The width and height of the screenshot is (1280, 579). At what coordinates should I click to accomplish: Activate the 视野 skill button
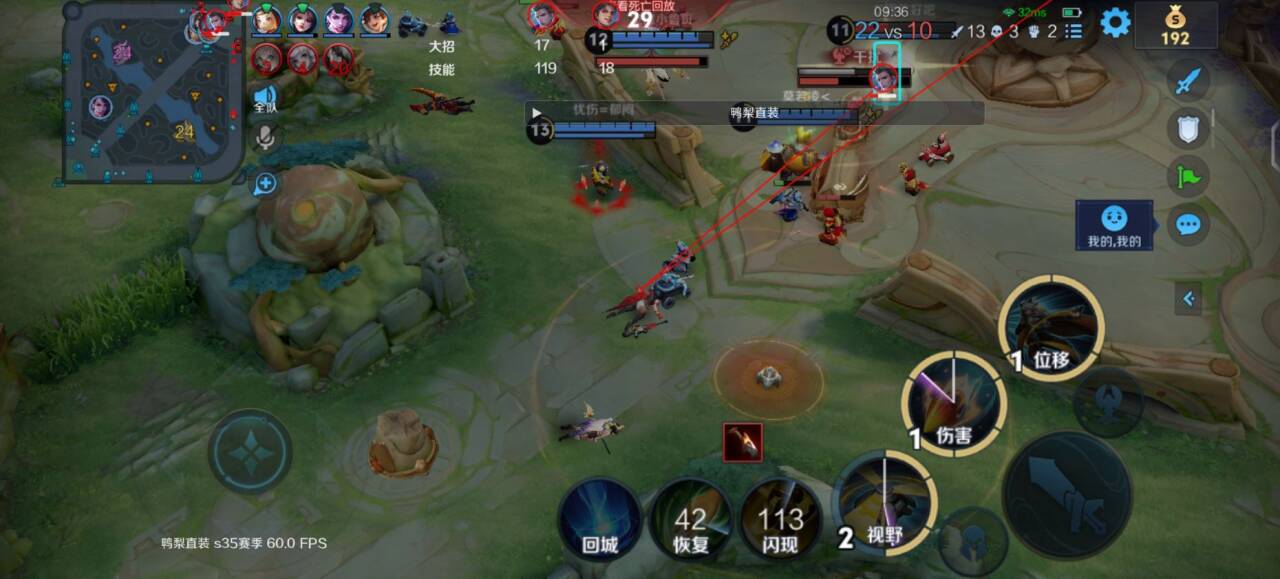point(884,503)
